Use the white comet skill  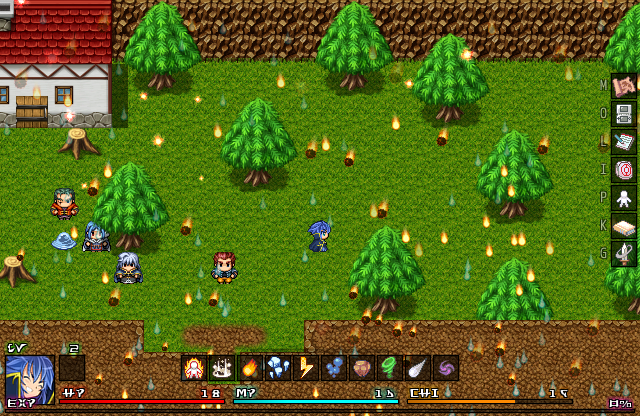(x=418, y=368)
